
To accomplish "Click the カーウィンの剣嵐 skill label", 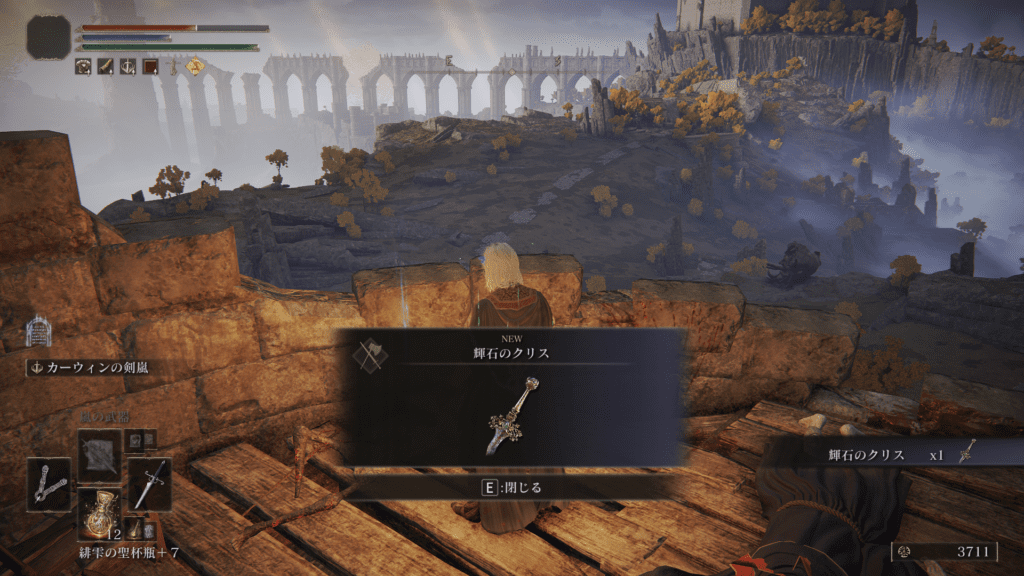I will point(88,367).
